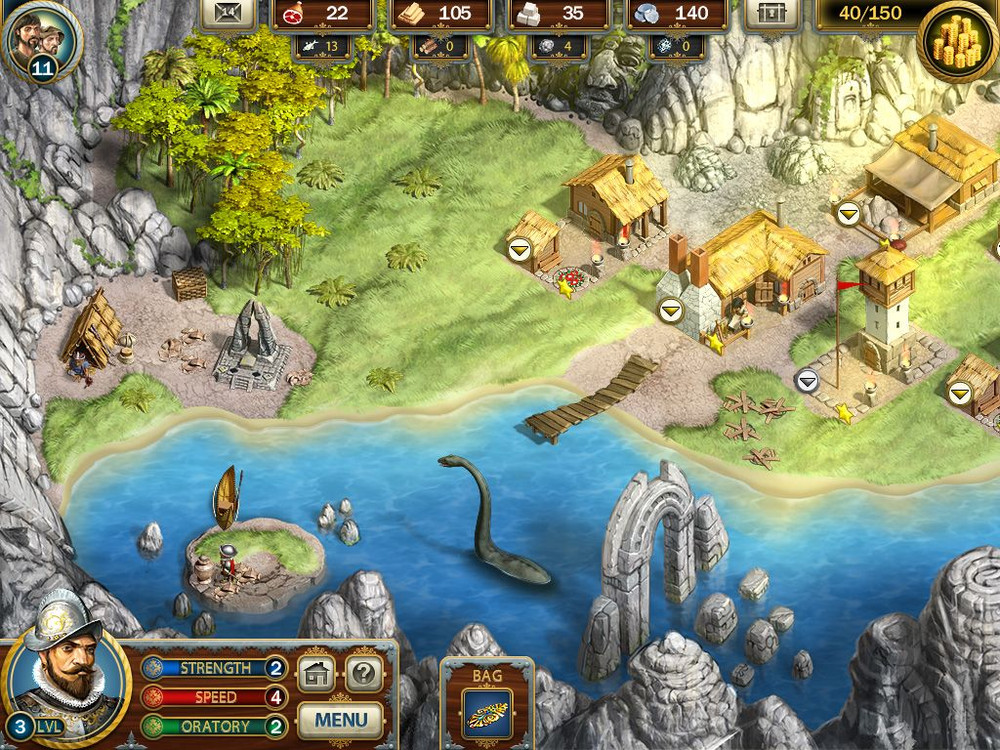Click the gate icon button beside silver
The height and width of the screenshot is (750, 1000).
click(772, 14)
